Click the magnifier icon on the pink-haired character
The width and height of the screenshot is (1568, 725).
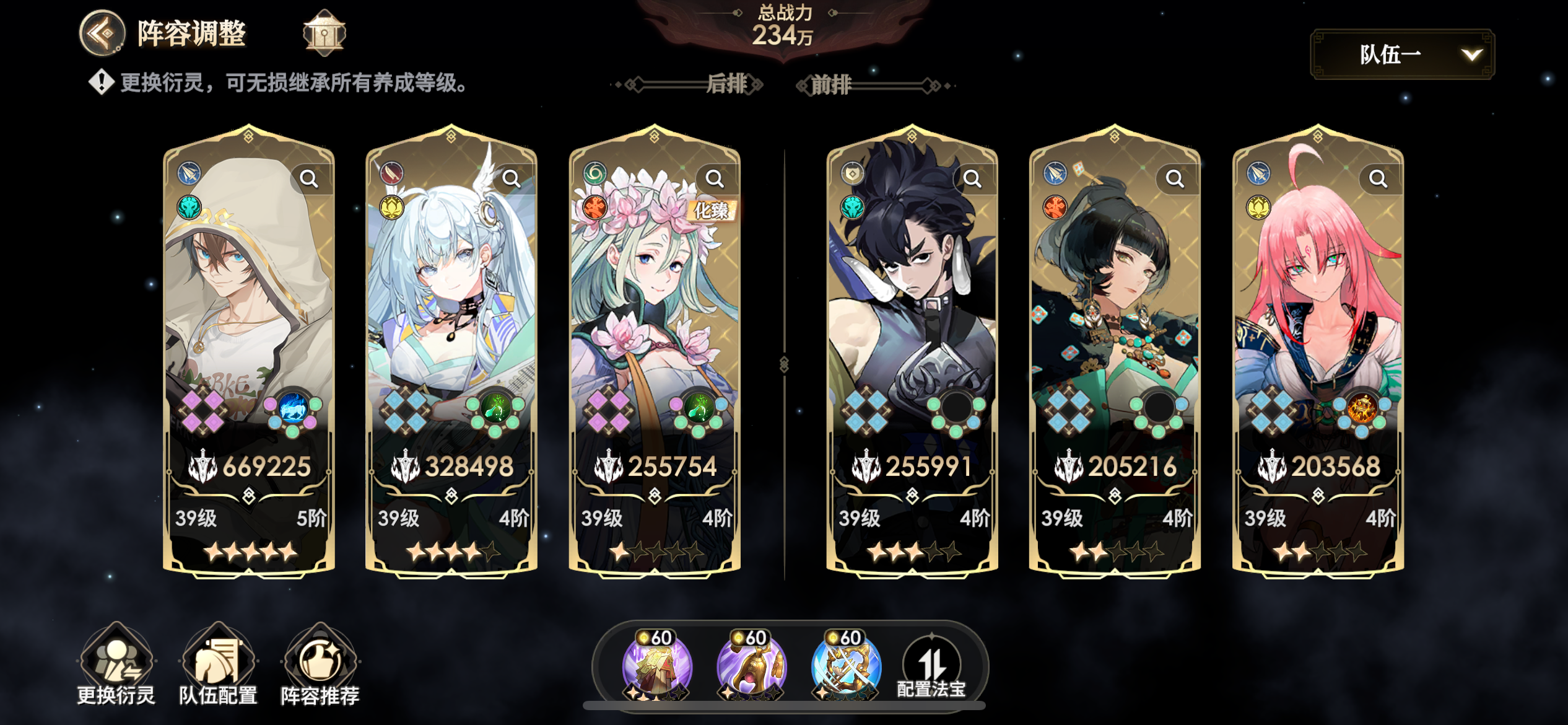pyautogui.click(x=1379, y=178)
